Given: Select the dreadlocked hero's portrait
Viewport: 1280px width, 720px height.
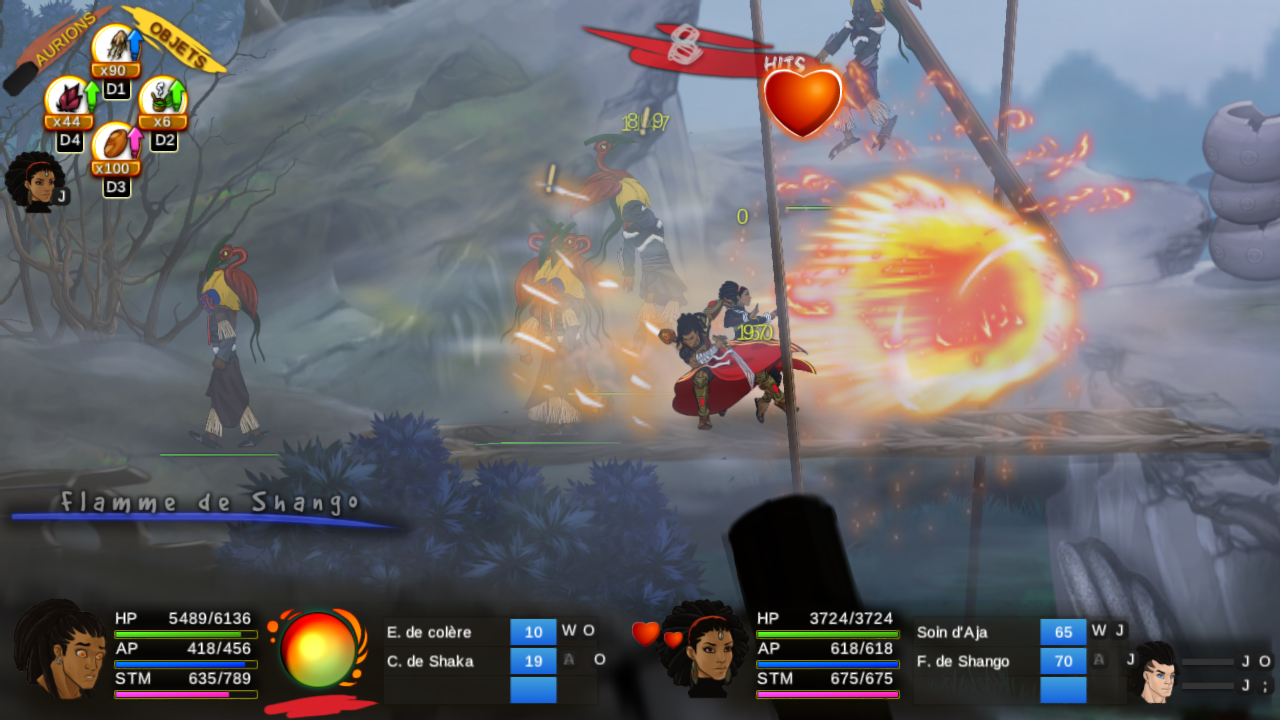Looking at the screenshot, I should [60, 650].
